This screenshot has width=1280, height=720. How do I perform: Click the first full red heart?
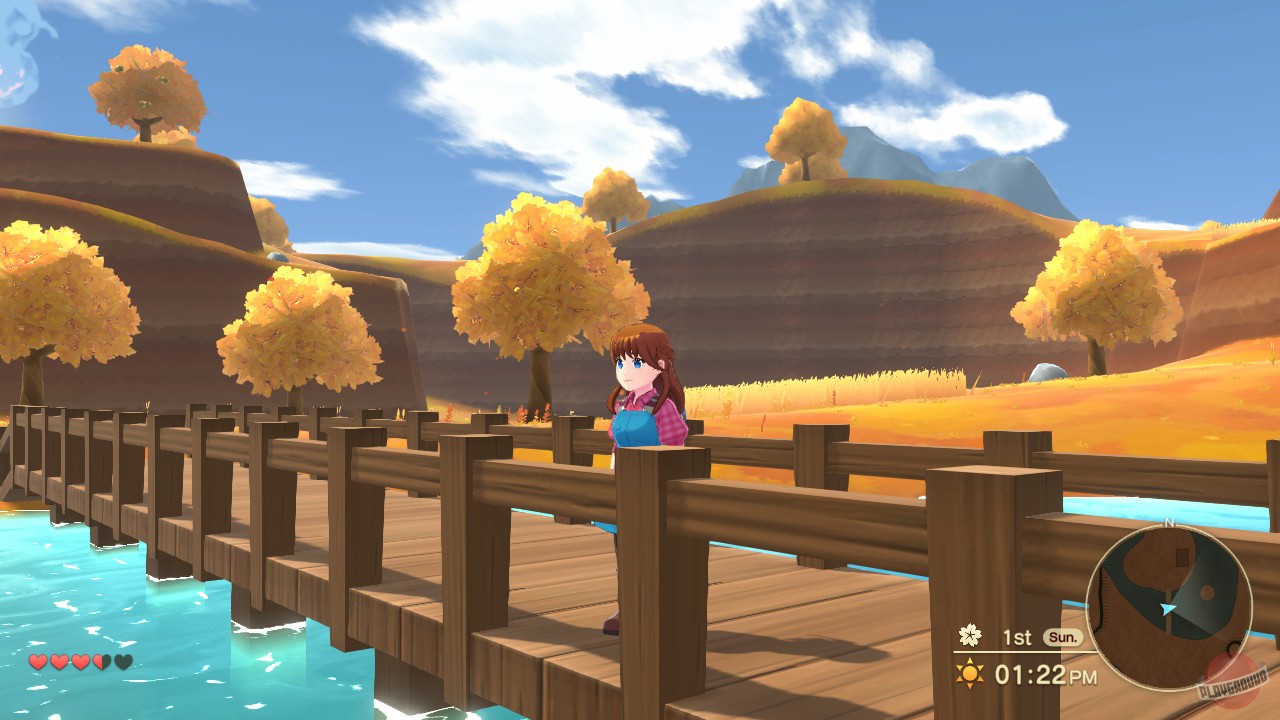click(x=38, y=660)
